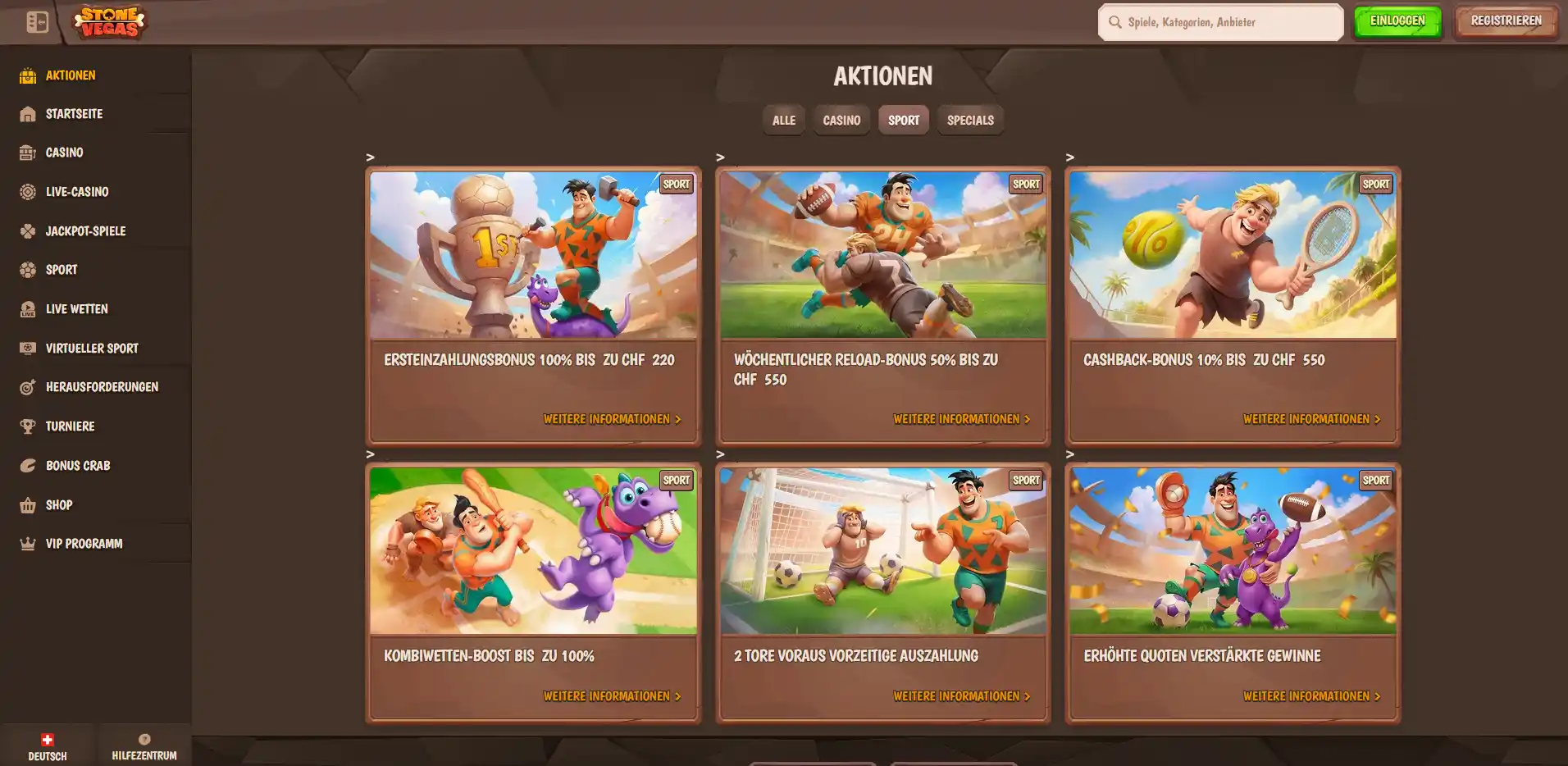Screen dimensions: 1568x766
Task: Open Live Wetten from the sidebar
Action: coord(27,309)
